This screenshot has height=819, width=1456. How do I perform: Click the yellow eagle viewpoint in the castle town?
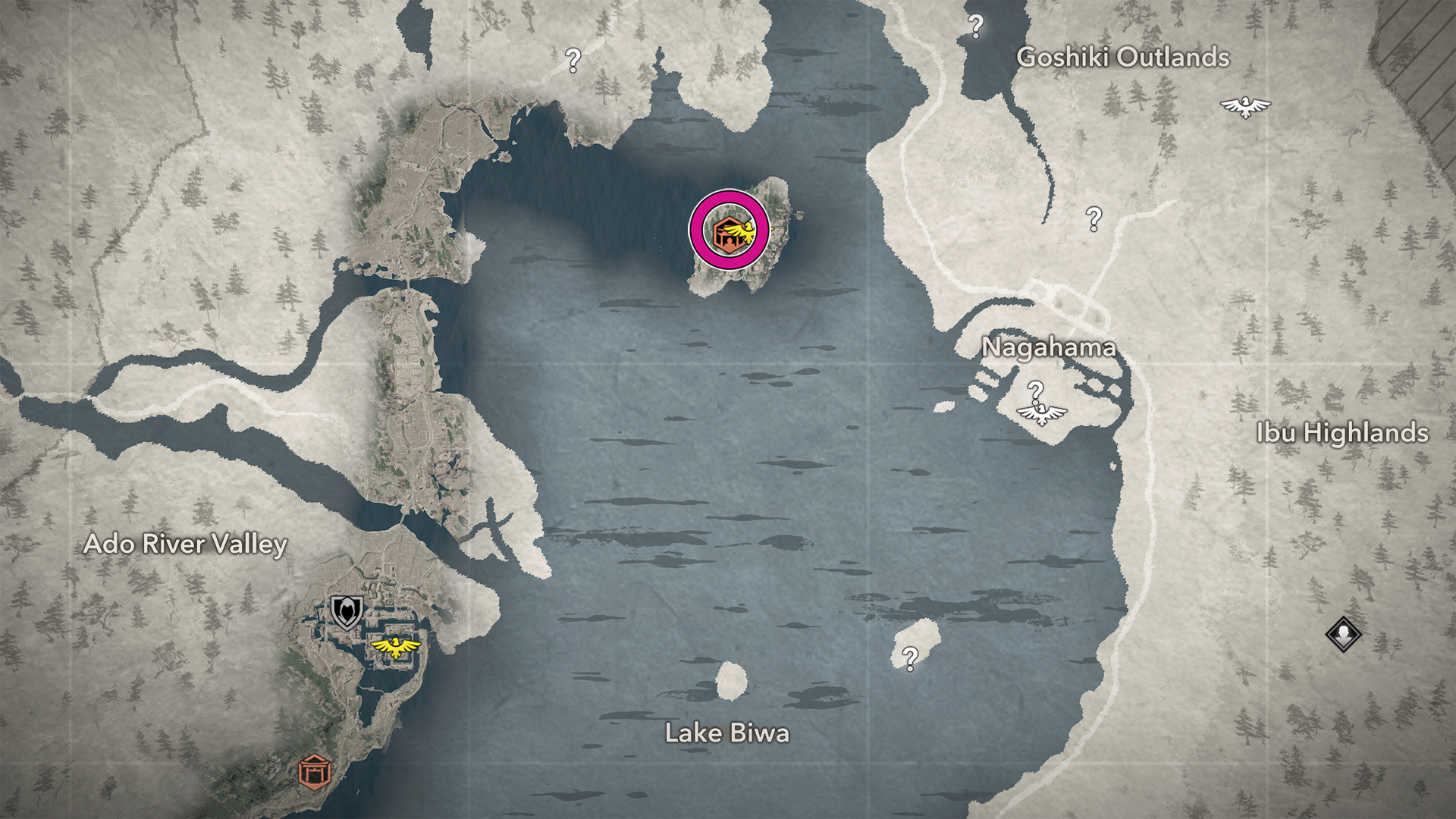pos(395,647)
